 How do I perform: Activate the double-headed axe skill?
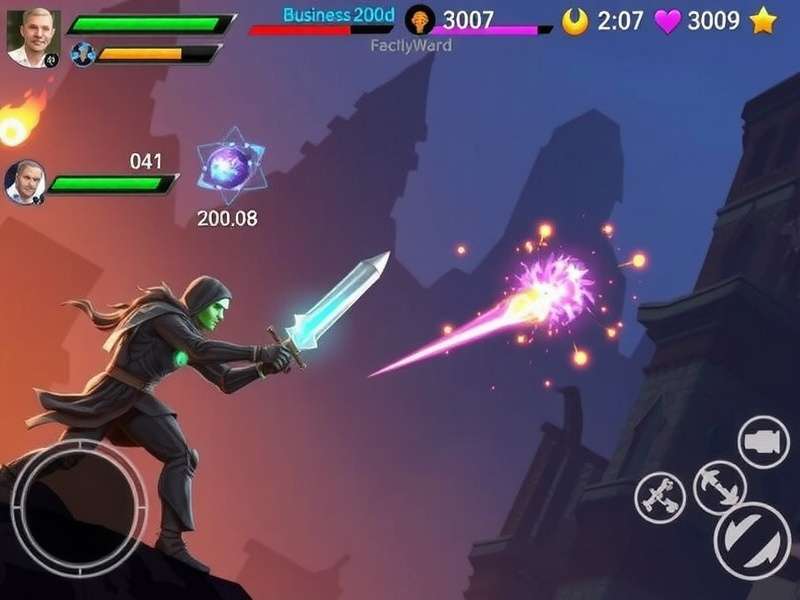click(719, 487)
